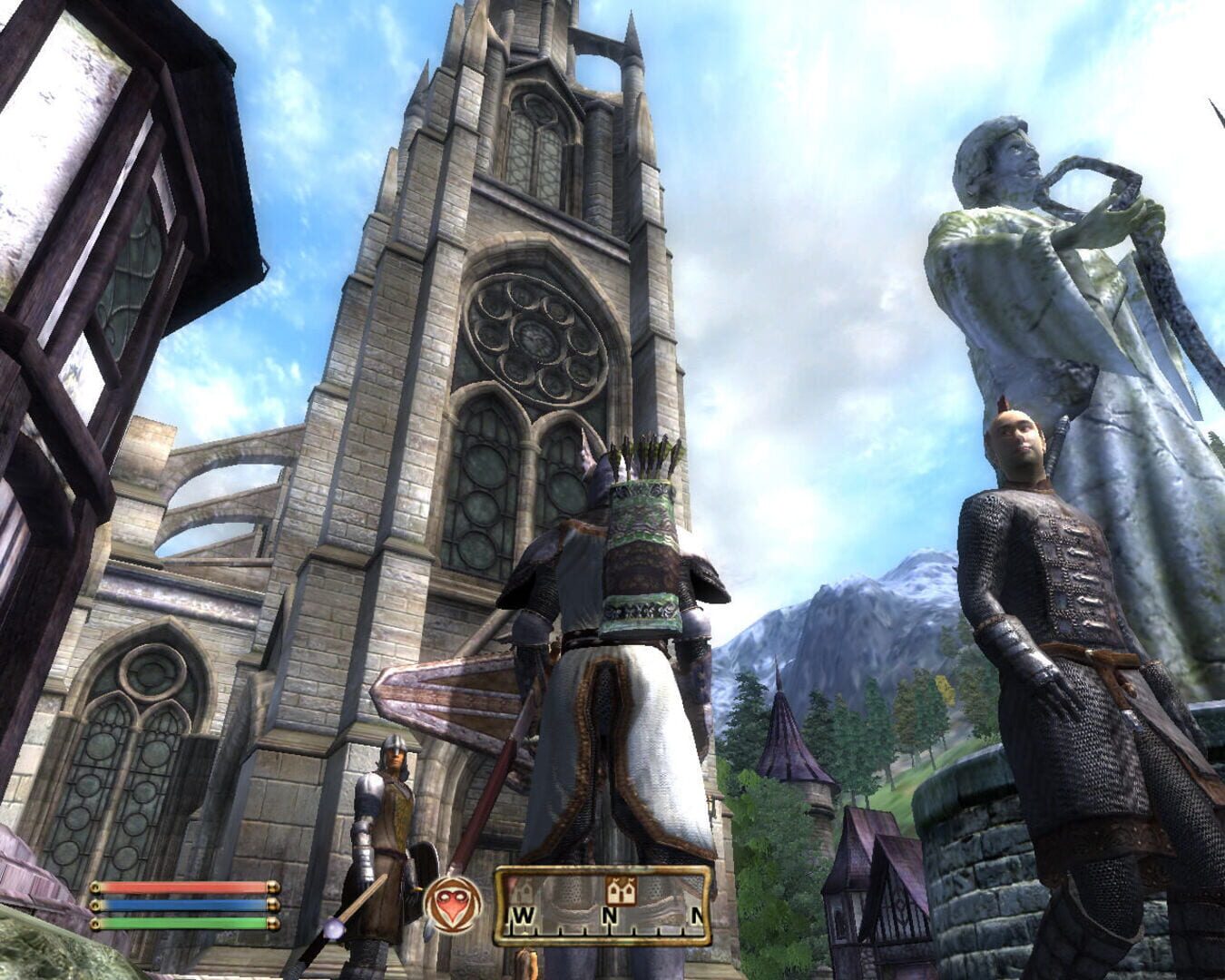Select the compass strip at screen bottom

click(603, 907)
